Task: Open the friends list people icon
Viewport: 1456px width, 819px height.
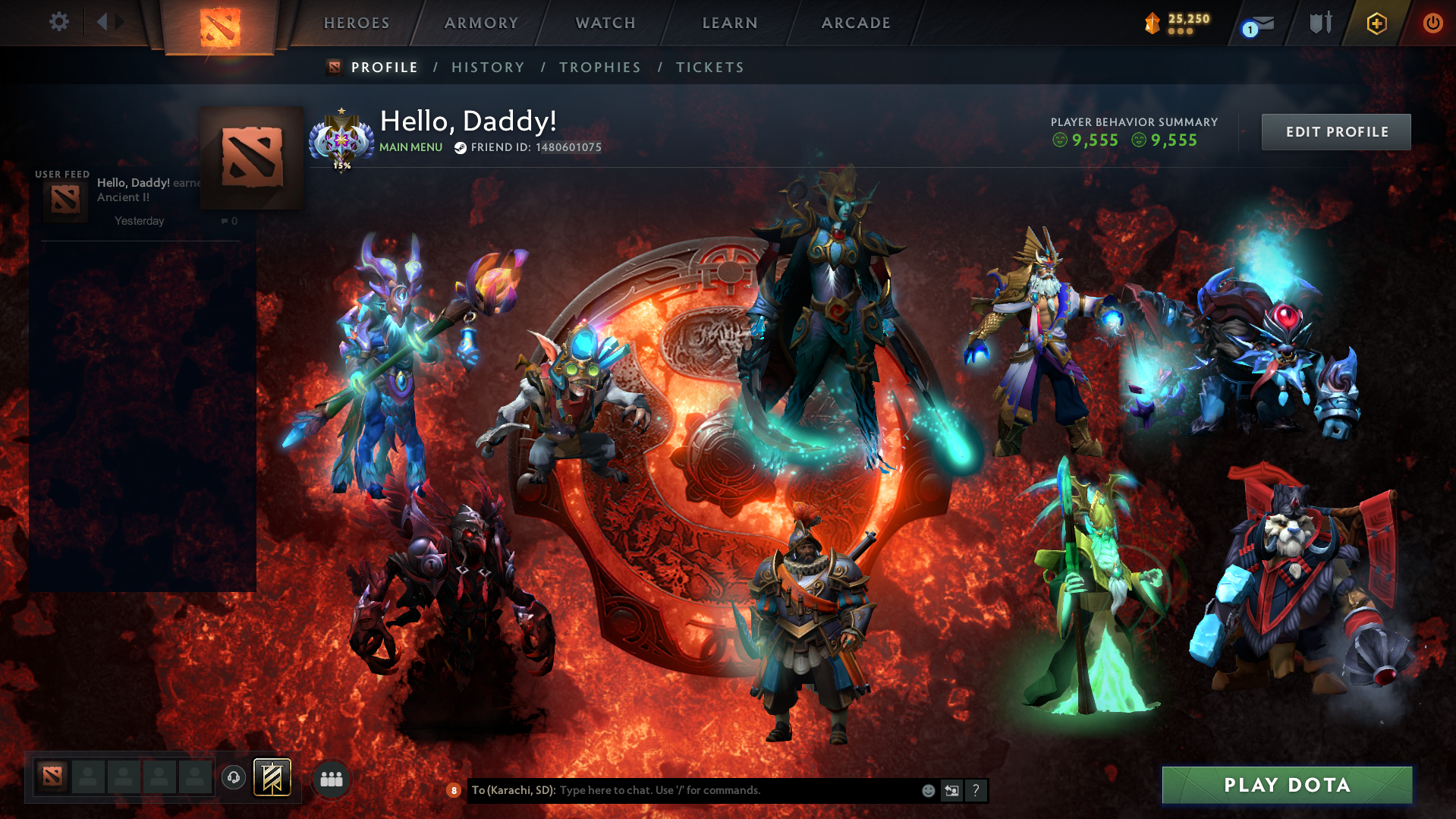Action: [x=330, y=778]
